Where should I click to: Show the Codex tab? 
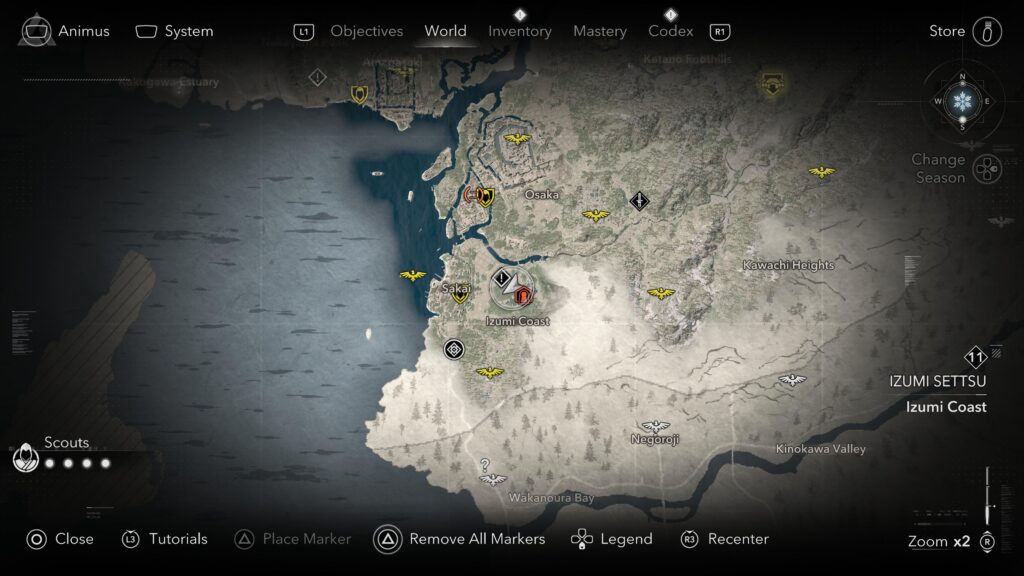point(670,31)
